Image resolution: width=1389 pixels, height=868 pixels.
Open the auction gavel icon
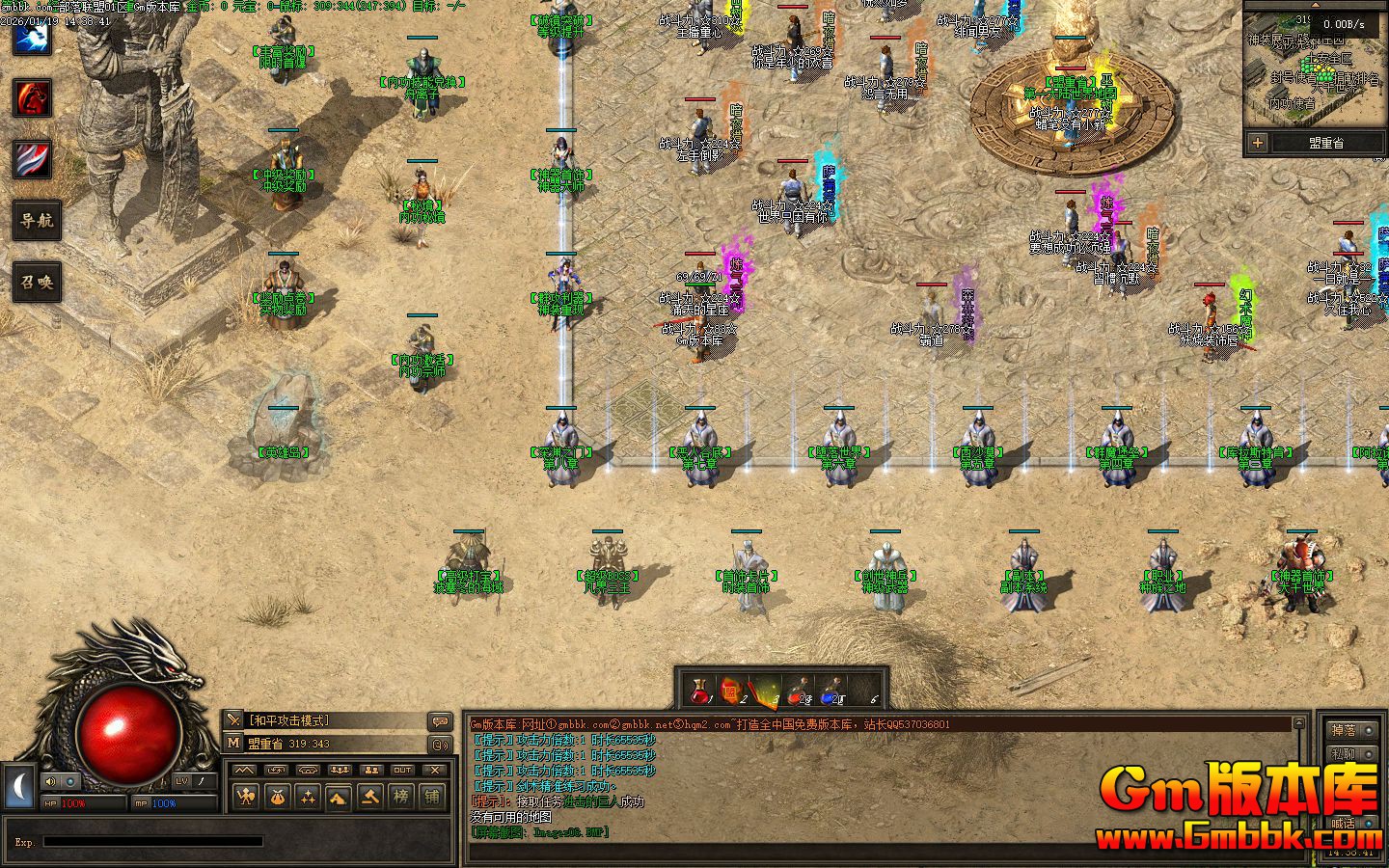[369, 797]
